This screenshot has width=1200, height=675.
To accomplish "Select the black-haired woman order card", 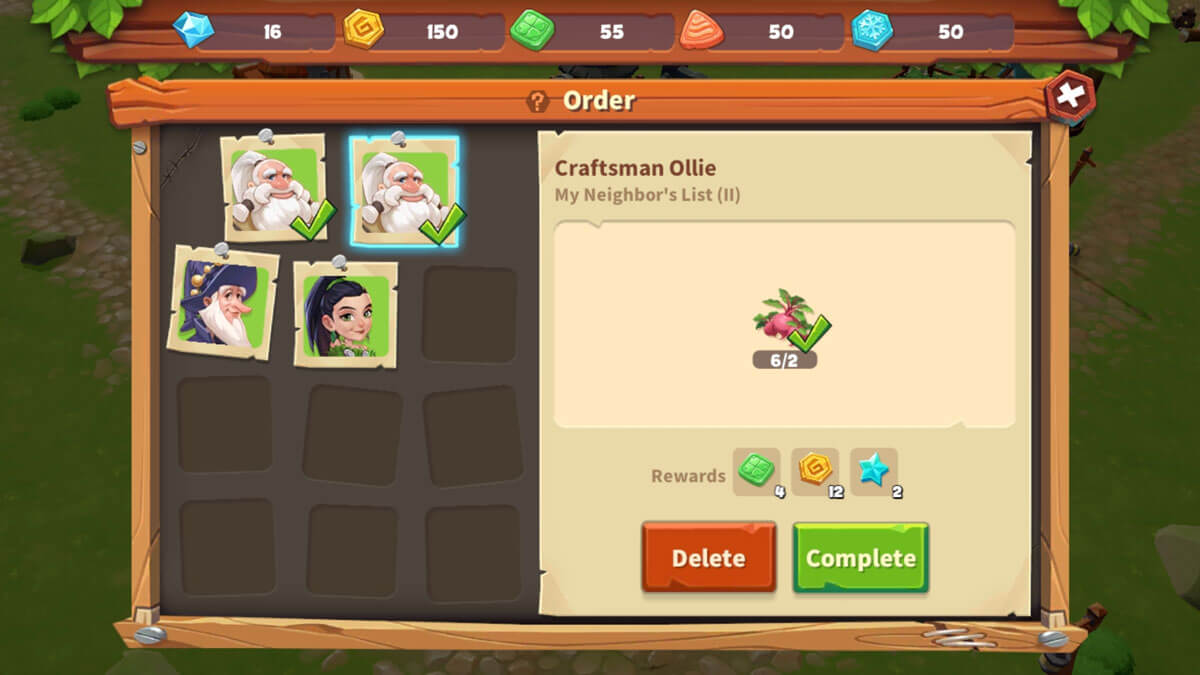I will (345, 312).
